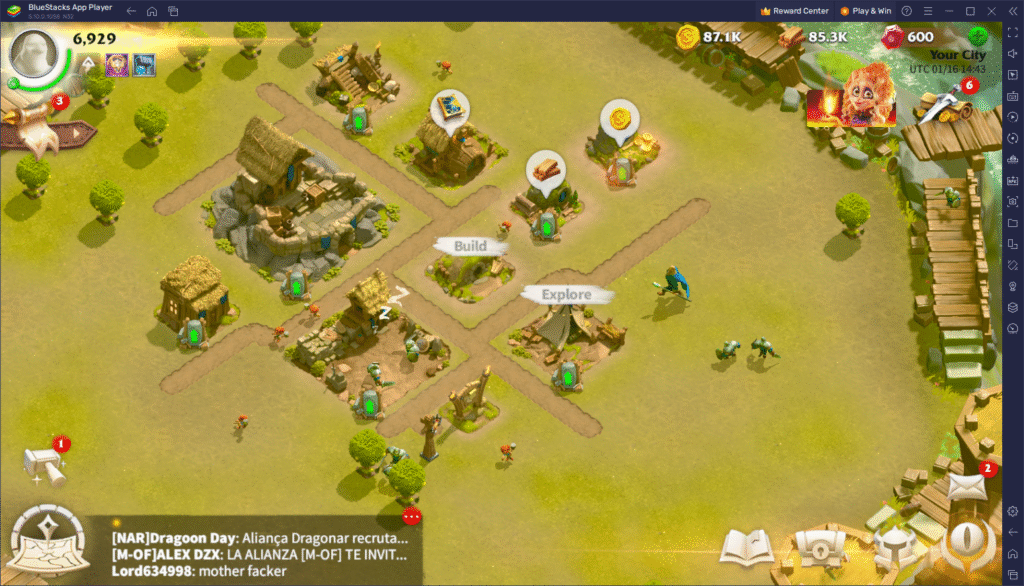Image resolution: width=1024 pixels, height=586 pixels.
Task: Open the mail envelope with 2 notifications
Action: pyautogui.click(x=965, y=486)
